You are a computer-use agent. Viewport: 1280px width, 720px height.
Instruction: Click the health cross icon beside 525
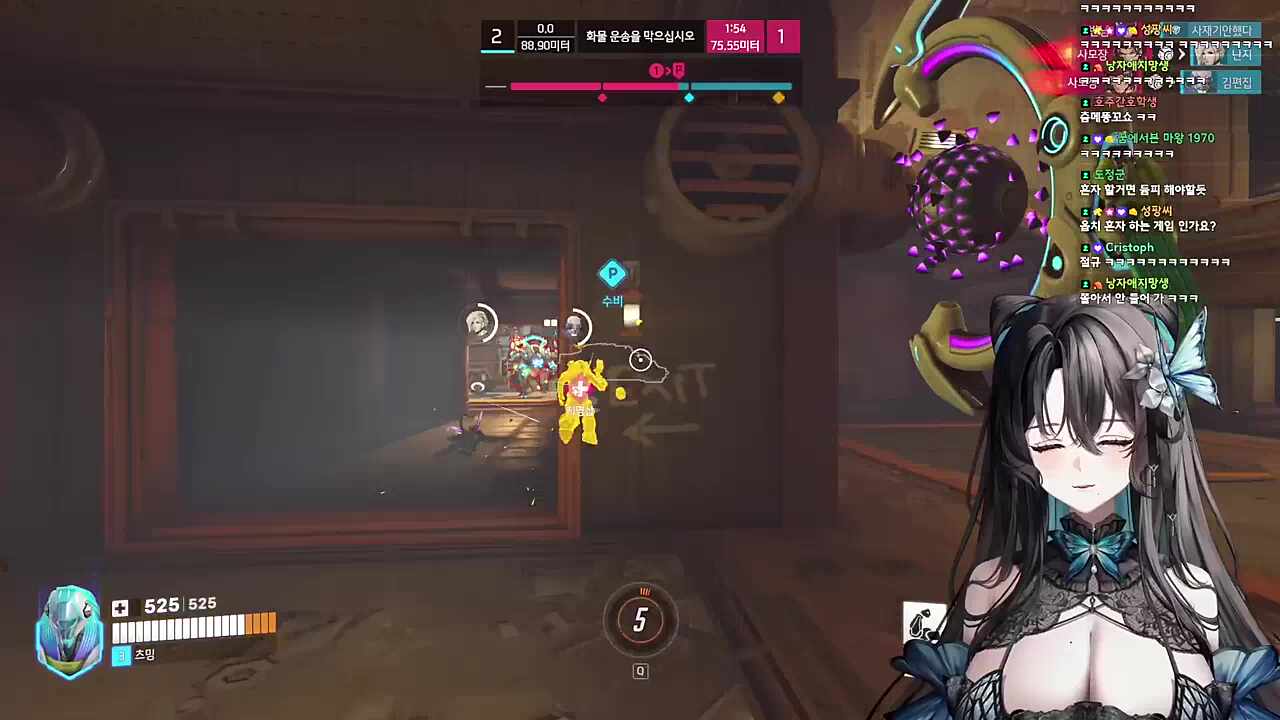[120, 607]
